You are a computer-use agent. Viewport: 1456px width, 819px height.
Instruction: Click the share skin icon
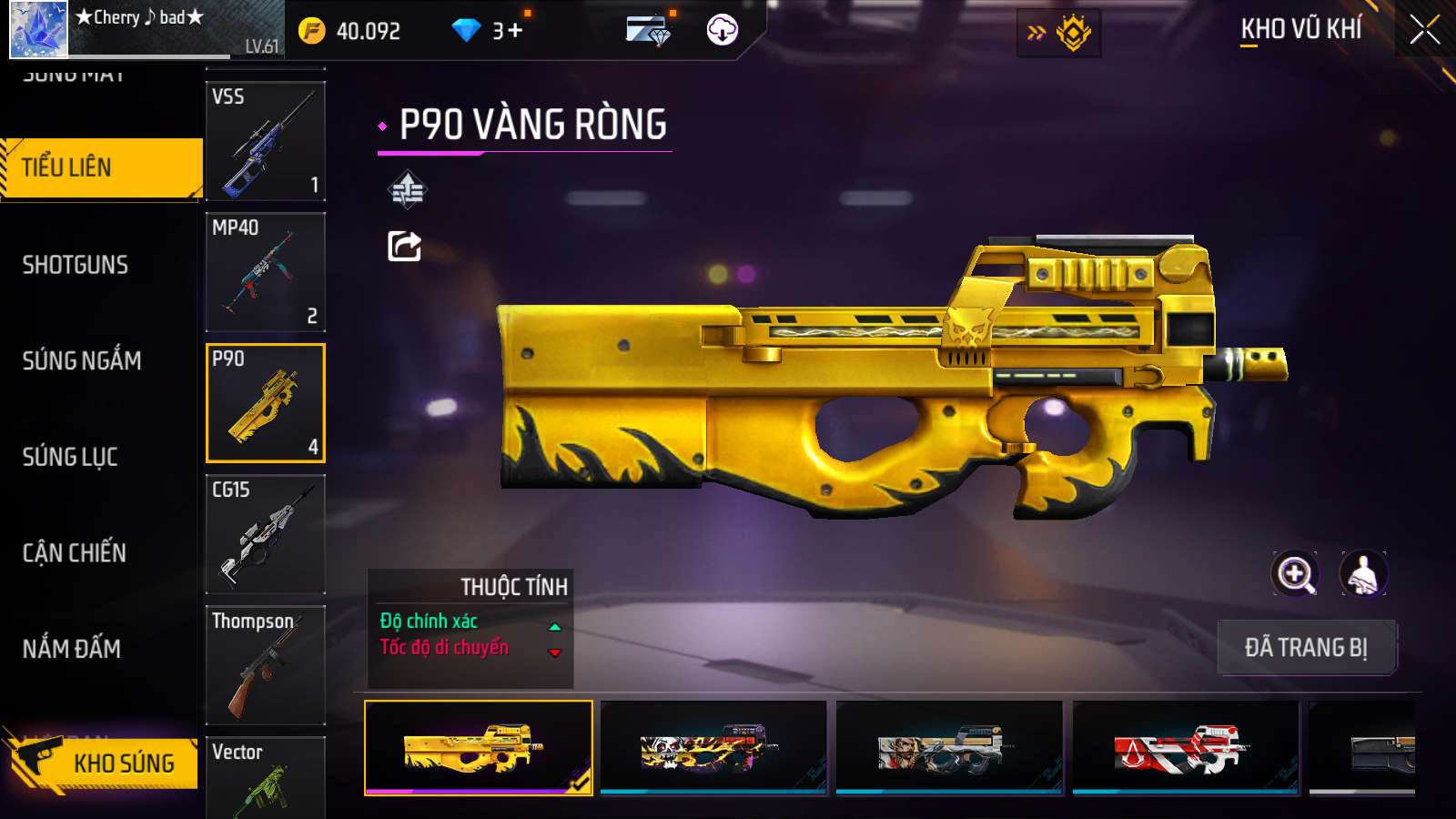(x=405, y=247)
